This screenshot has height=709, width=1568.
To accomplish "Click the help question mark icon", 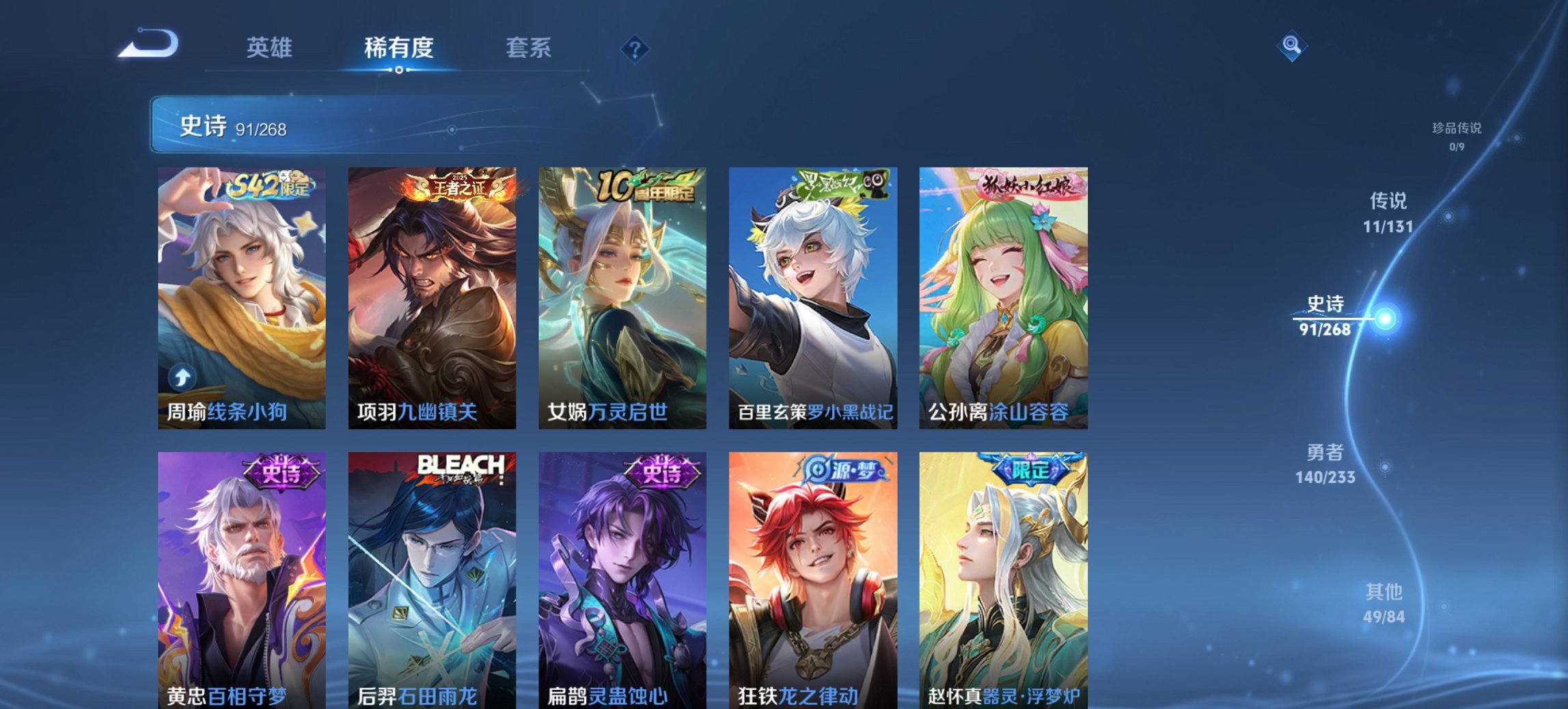I will (635, 48).
